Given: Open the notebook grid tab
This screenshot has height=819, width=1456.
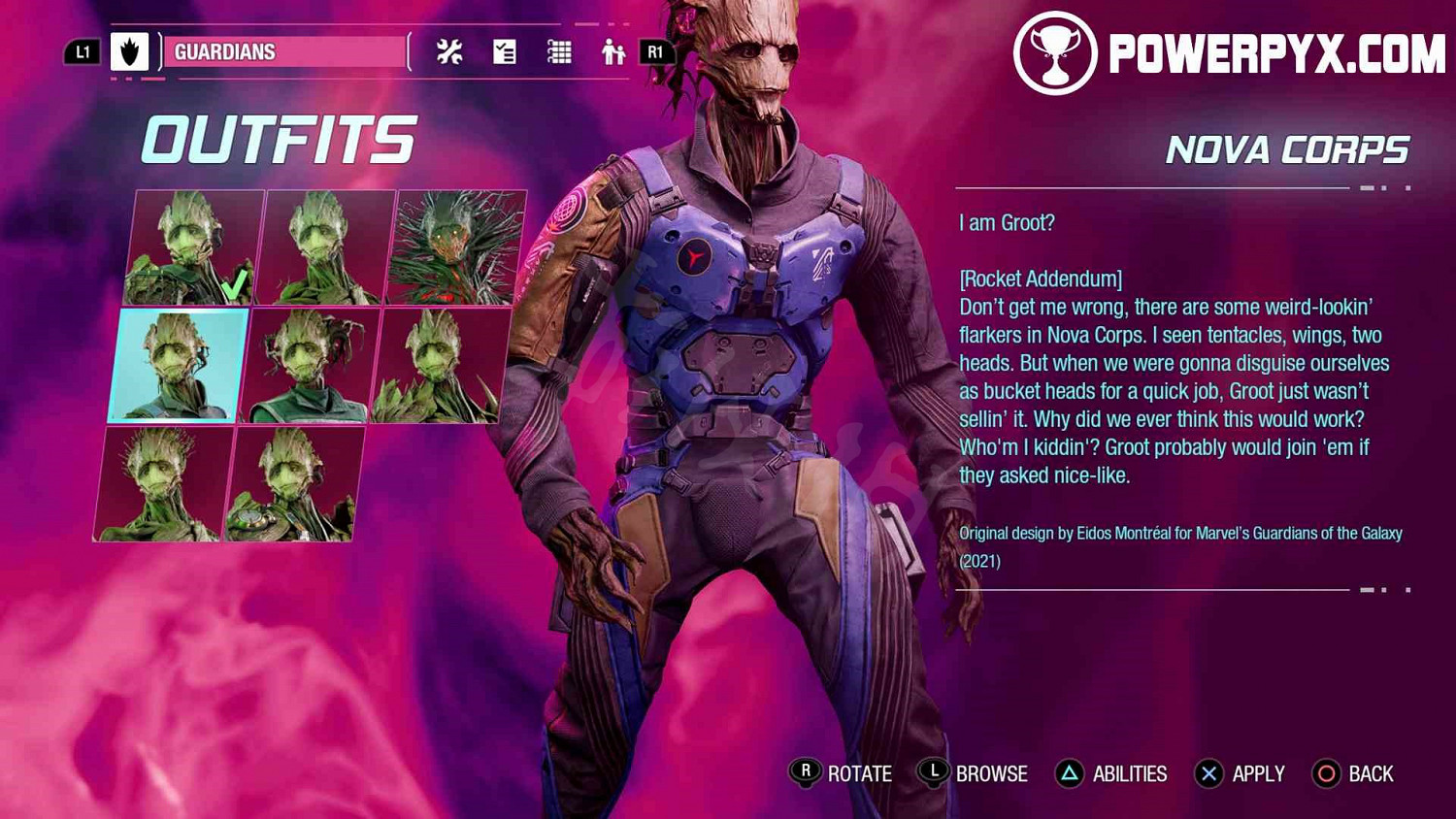Looking at the screenshot, I should 559,51.
